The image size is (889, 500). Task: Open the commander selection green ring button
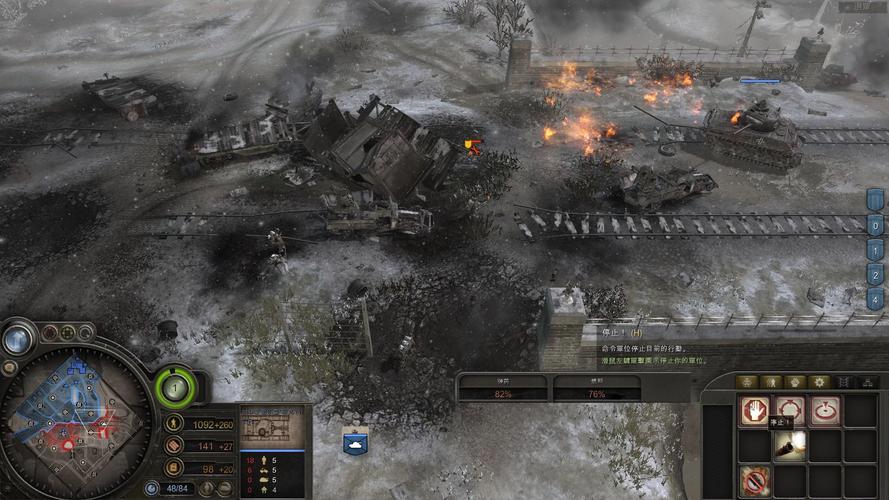point(176,387)
